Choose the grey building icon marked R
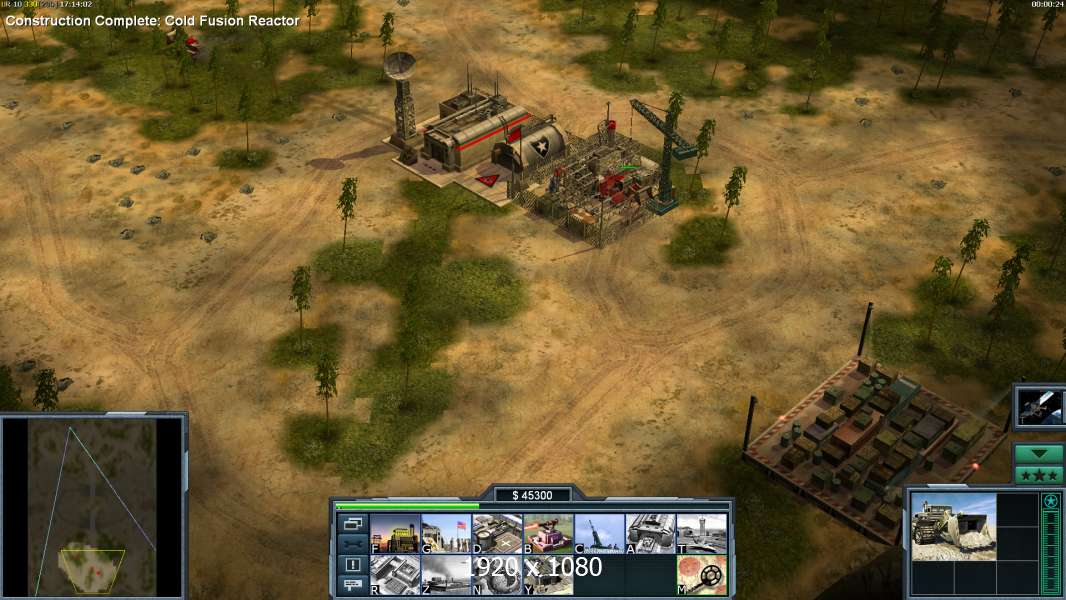Screen dimensions: 1066x600 [395, 575]
